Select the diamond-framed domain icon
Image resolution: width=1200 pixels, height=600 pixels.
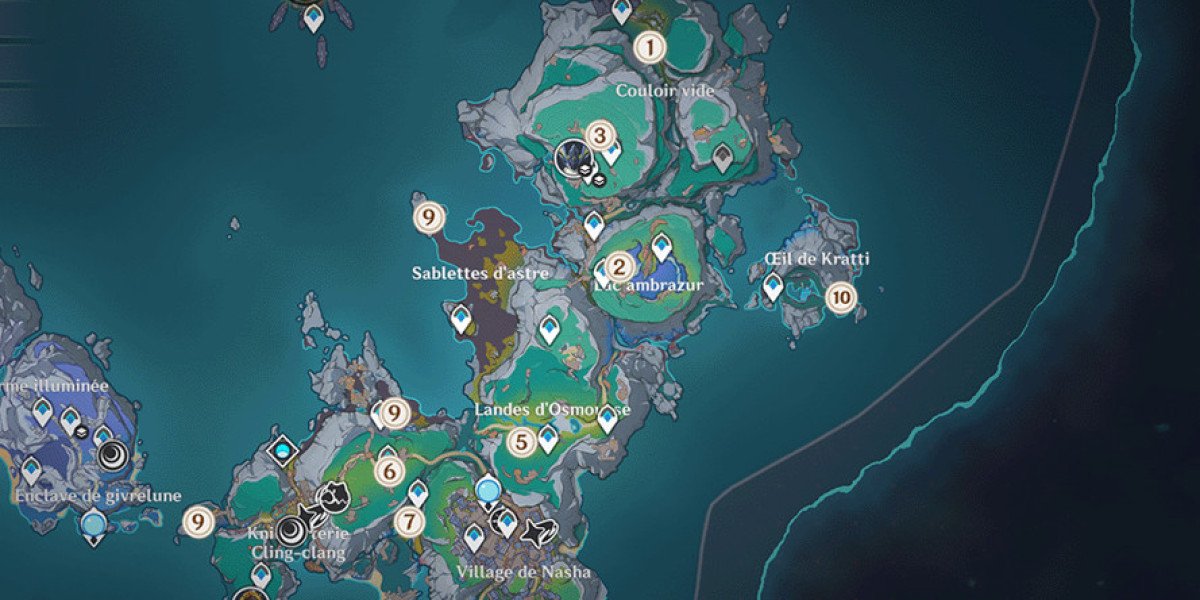pos(285,452)
